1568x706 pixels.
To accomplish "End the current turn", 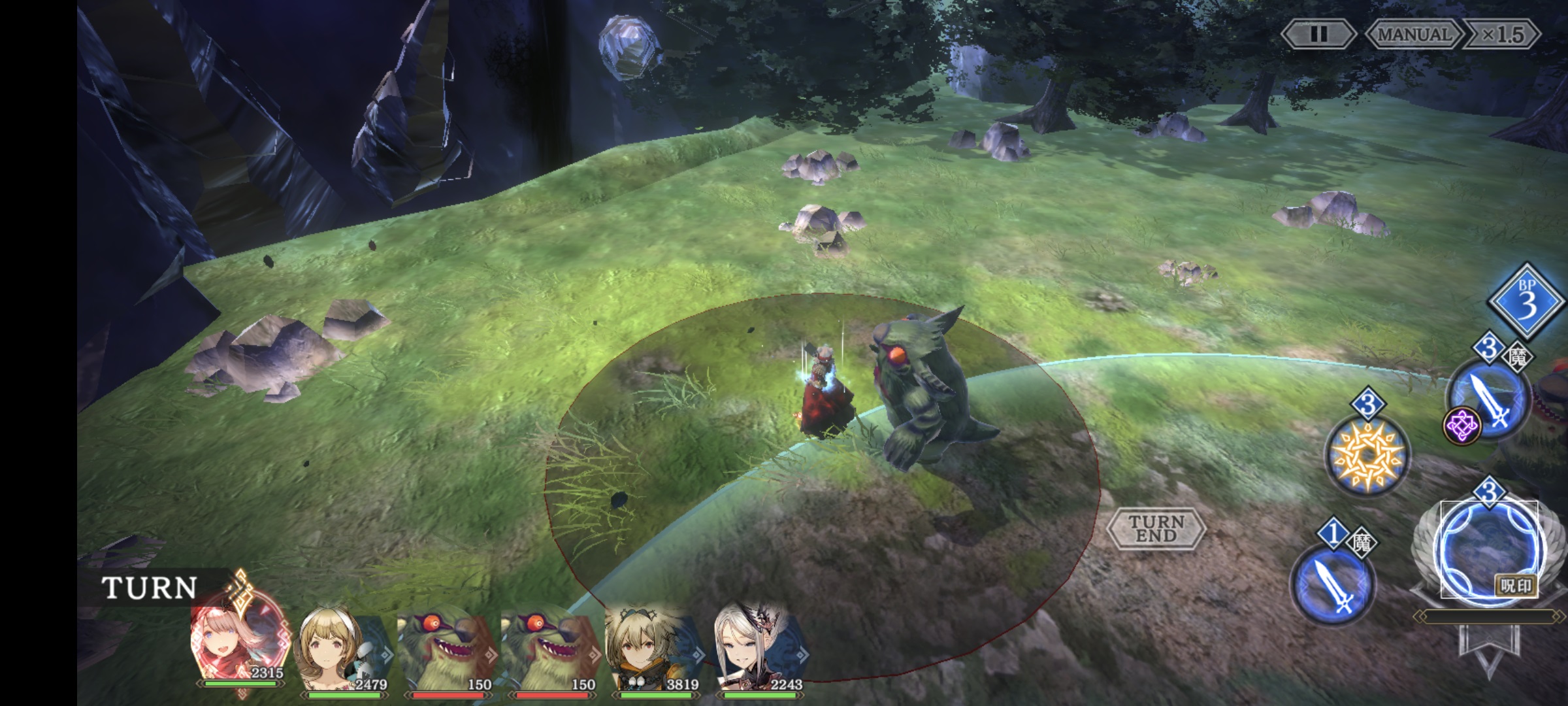I will click(x=1156, y=528).
